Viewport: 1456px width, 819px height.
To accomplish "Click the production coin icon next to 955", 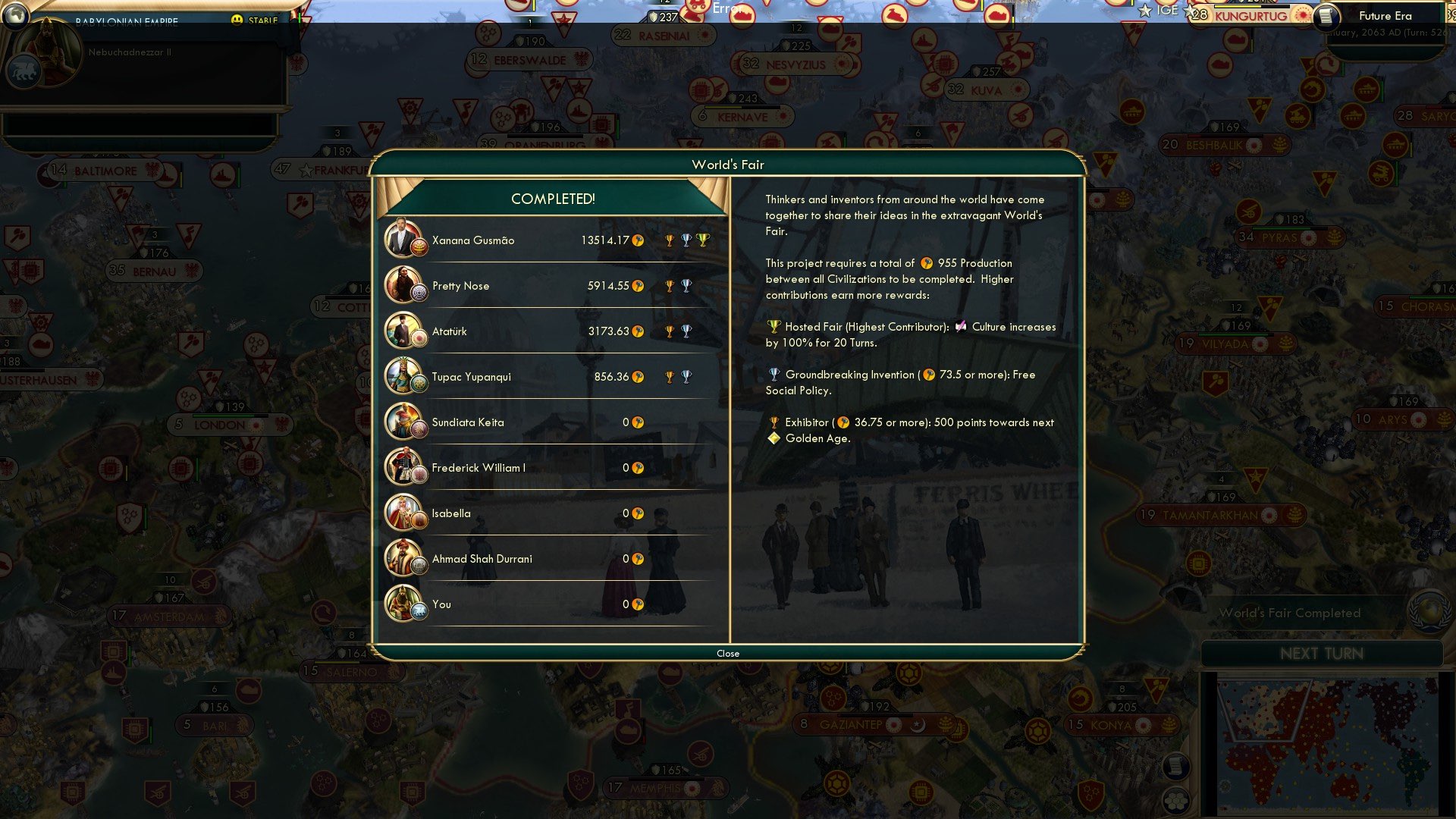I will (927, 263).
